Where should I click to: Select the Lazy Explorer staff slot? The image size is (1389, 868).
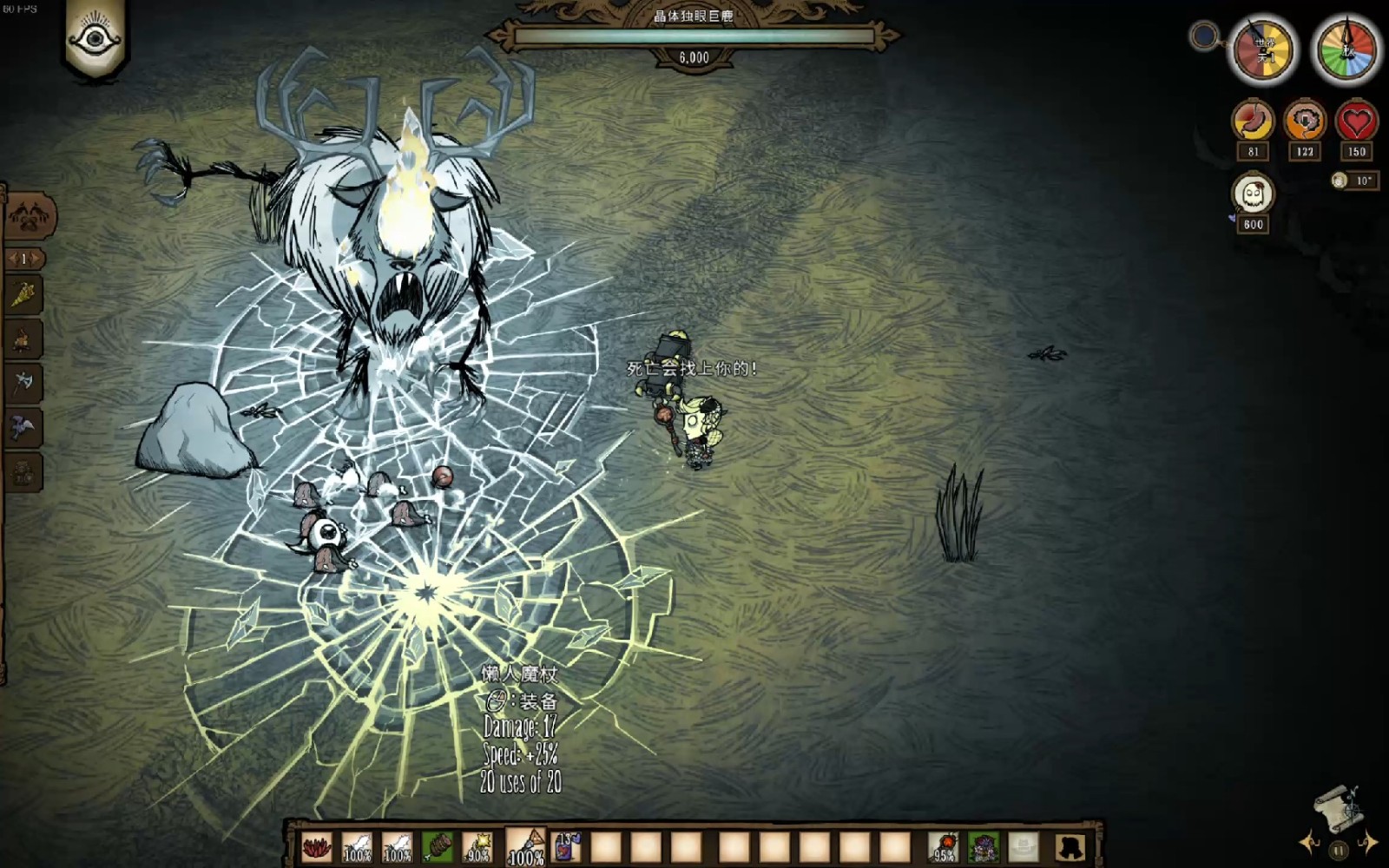click(x=526, y=846)
